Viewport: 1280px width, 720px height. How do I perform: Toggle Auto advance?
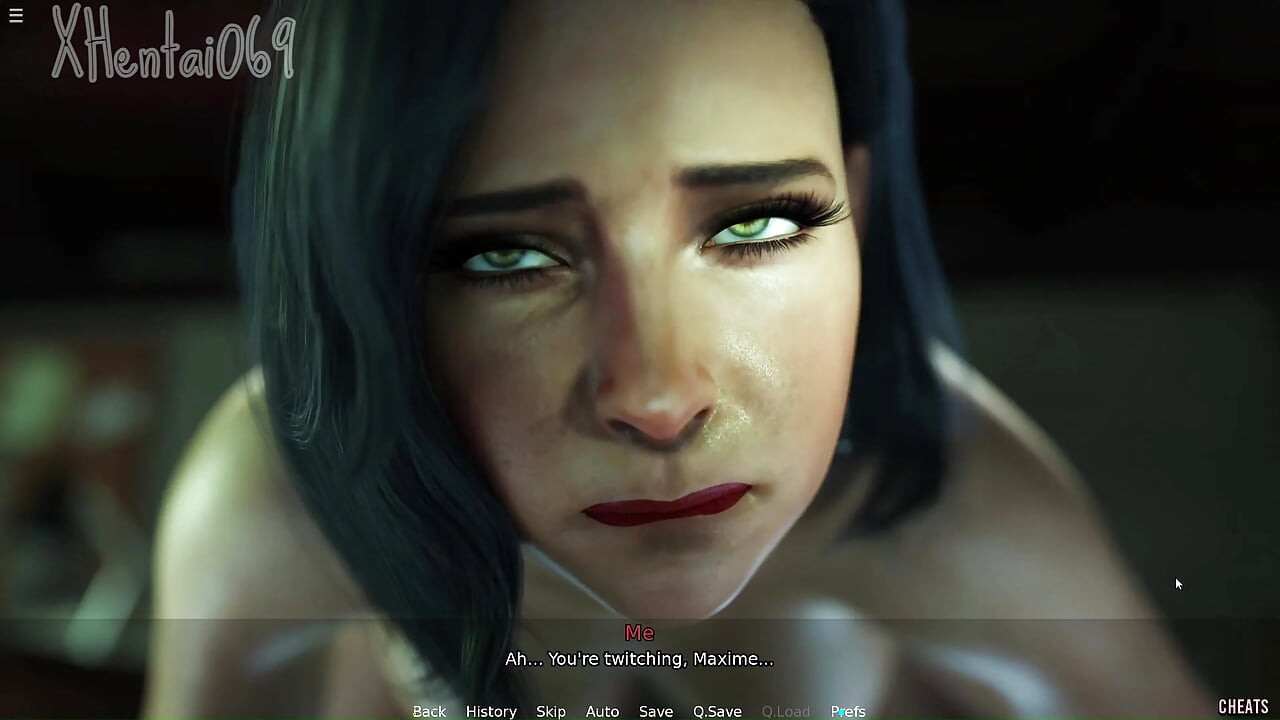[x=602, y=711]
